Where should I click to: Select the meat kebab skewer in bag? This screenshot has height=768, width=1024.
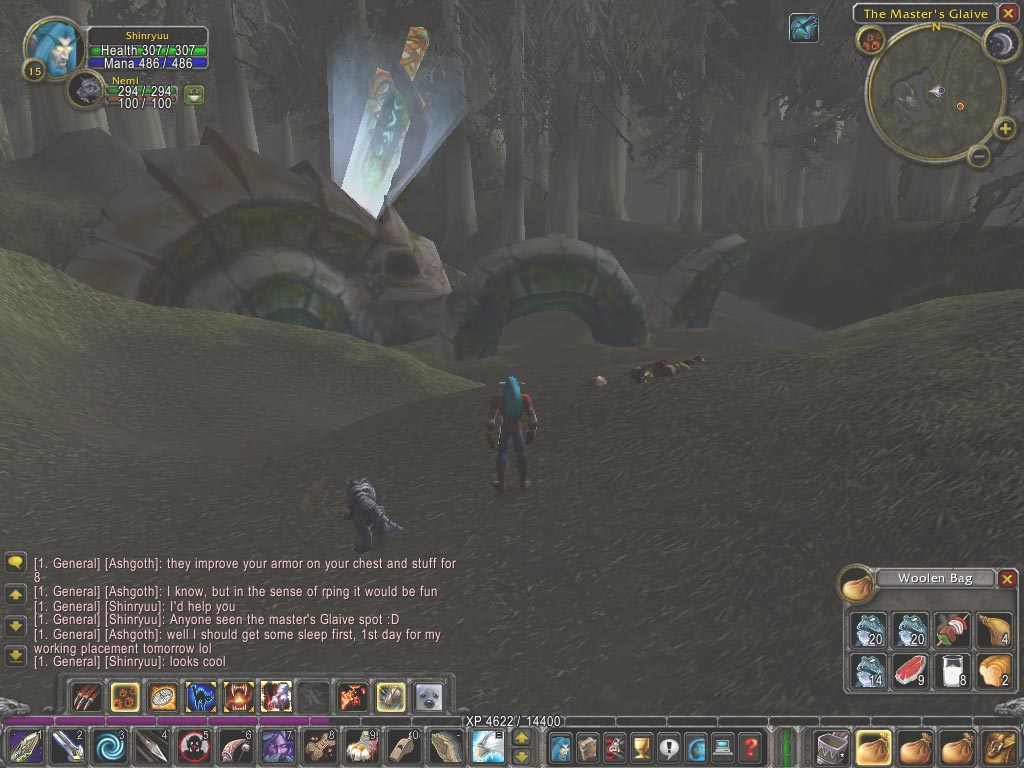pyautogui.click(x=952, y=630)
